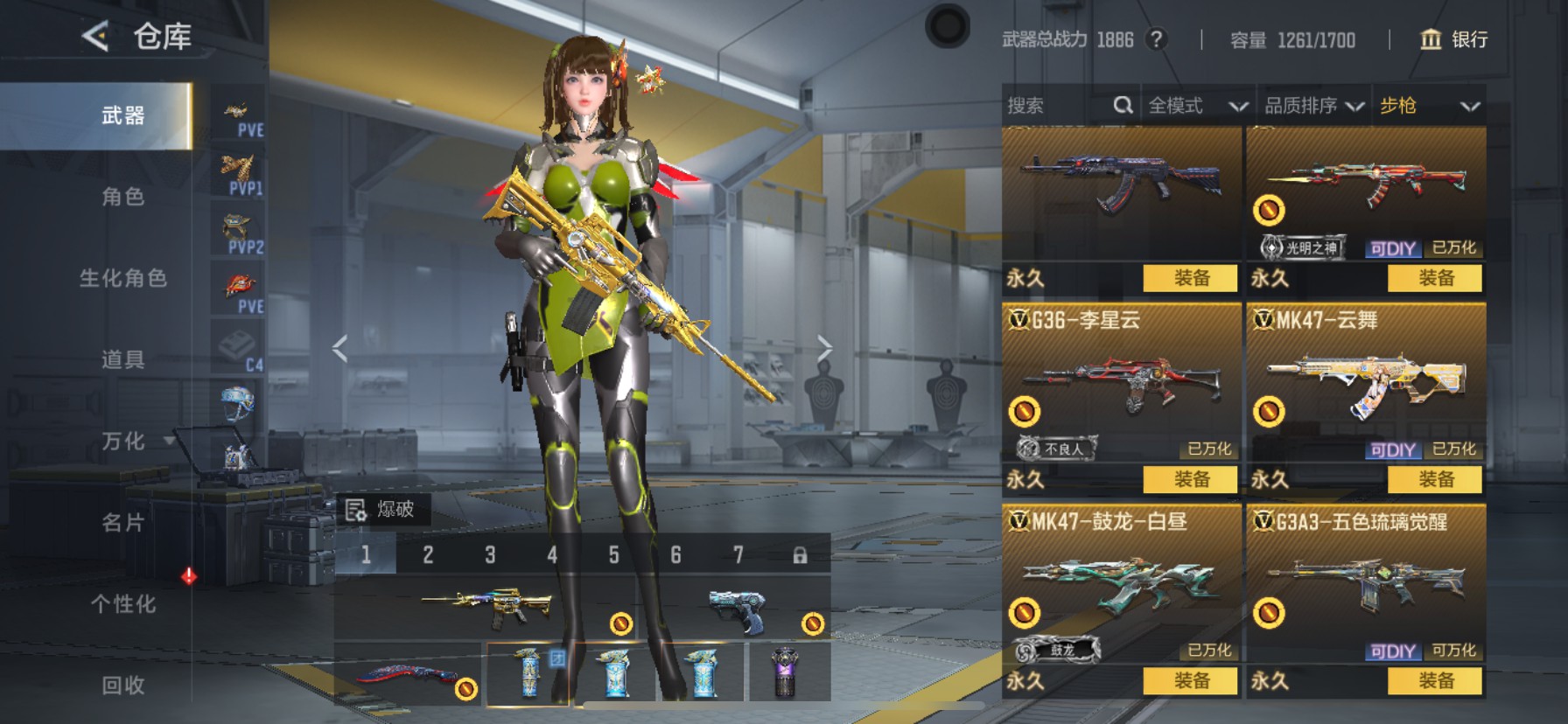Click the magnifier search icon
This screenshot has width=1568, height=724.
point(1123,105)
